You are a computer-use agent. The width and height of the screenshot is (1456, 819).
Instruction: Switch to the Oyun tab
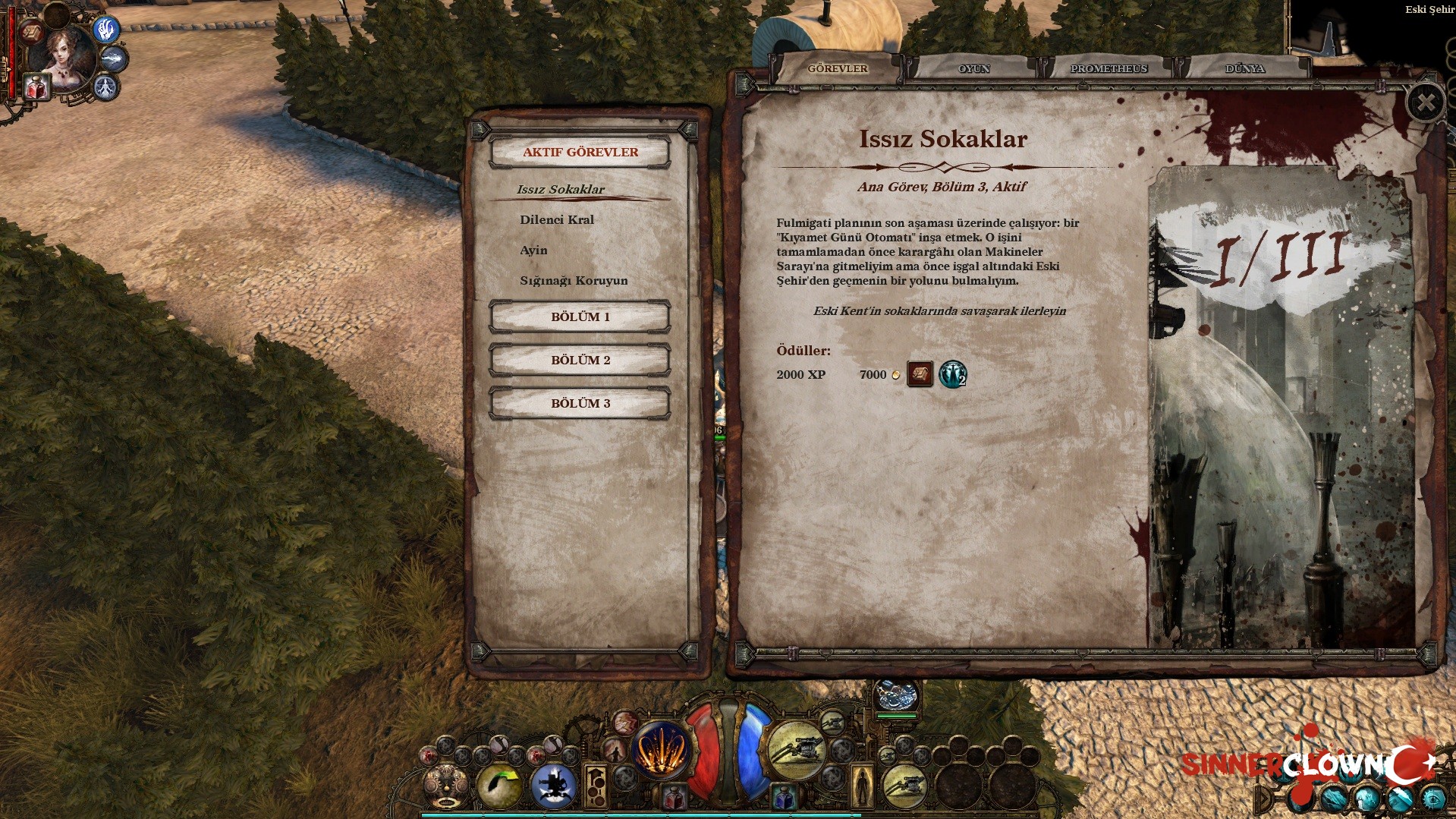coord(973,69)
